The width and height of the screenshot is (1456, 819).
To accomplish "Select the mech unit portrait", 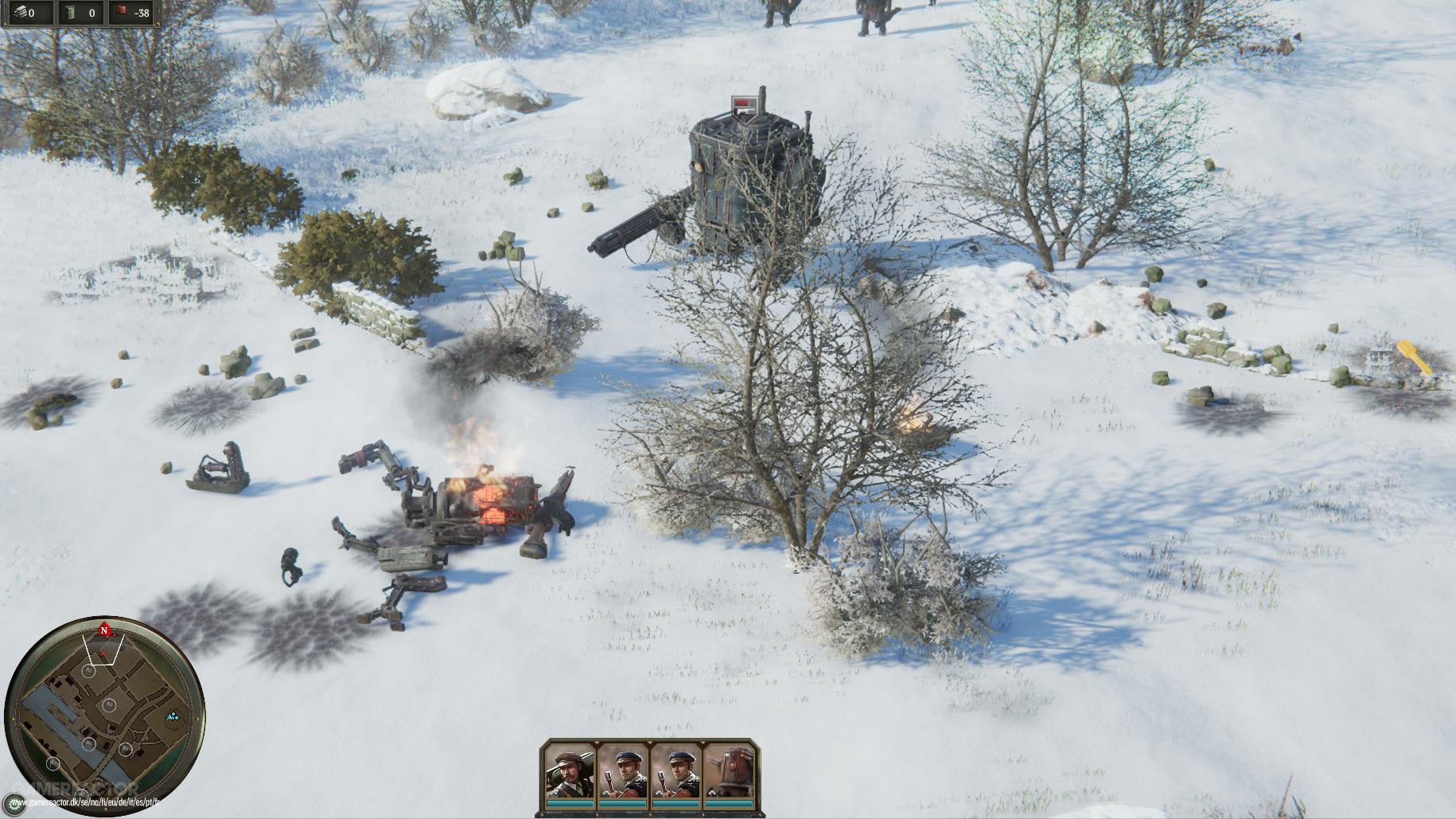I will [730, 774].
